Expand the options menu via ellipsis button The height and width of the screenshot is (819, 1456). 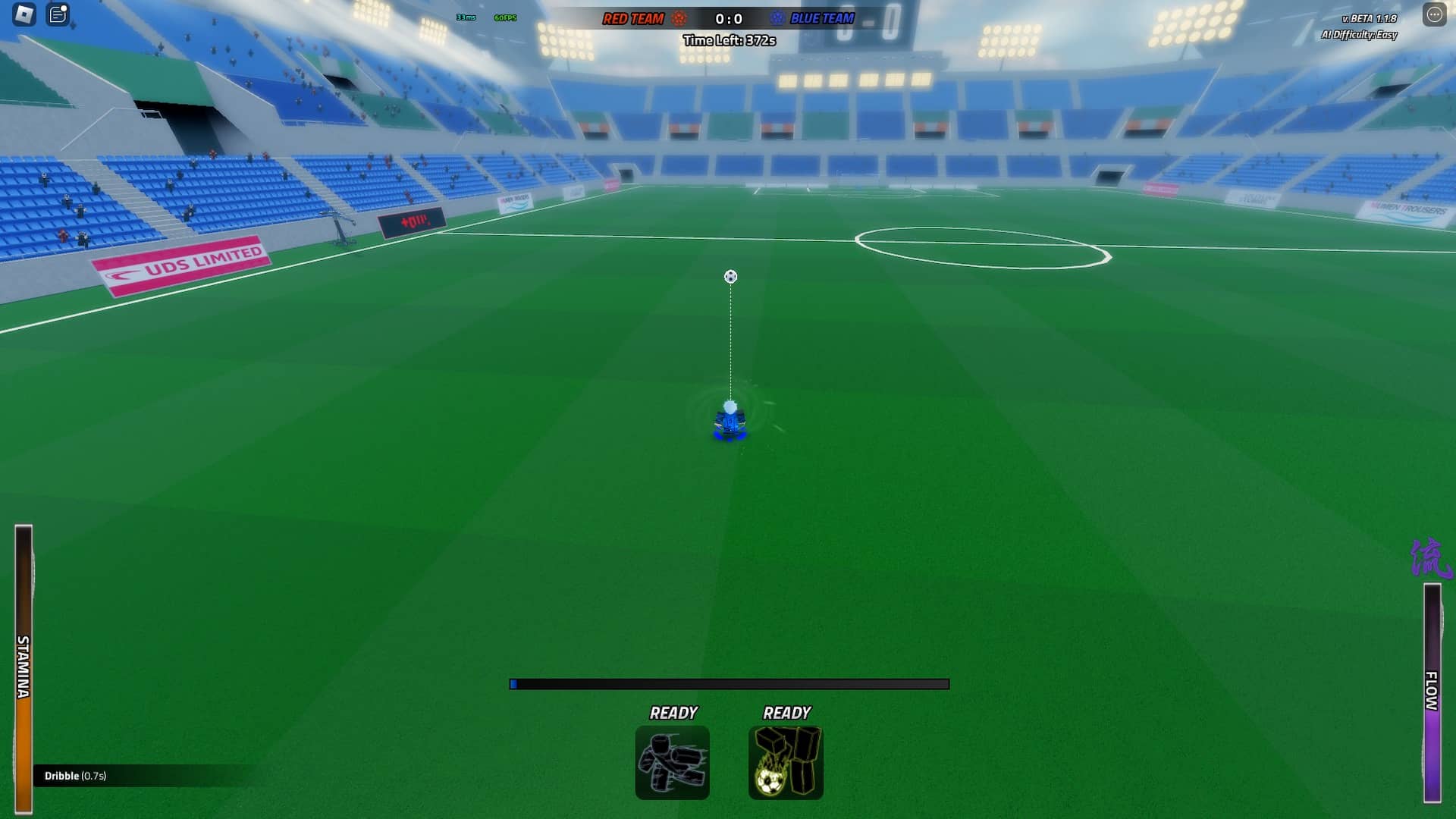pyautogui.click(x=1436, y=12)
